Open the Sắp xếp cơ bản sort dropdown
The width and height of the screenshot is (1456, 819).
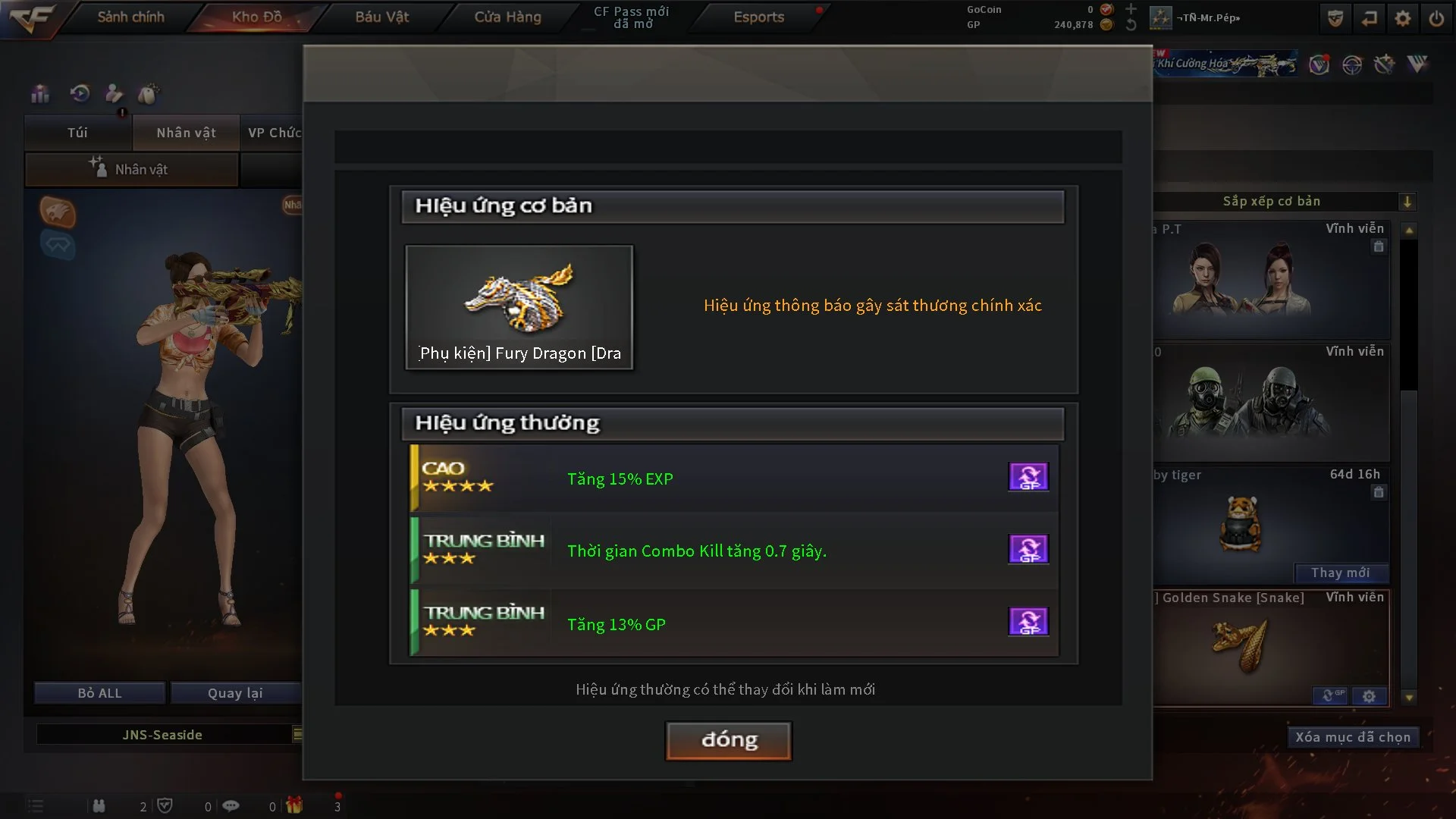tap(1407, 202)
